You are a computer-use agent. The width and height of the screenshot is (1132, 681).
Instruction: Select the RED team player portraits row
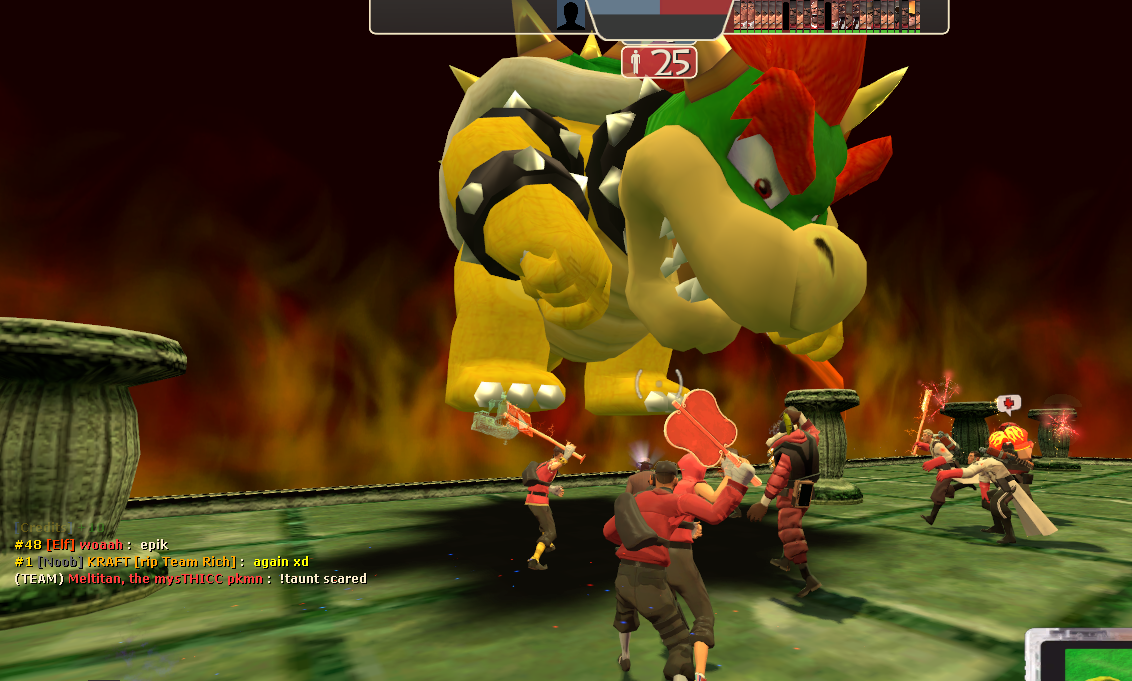827,16
